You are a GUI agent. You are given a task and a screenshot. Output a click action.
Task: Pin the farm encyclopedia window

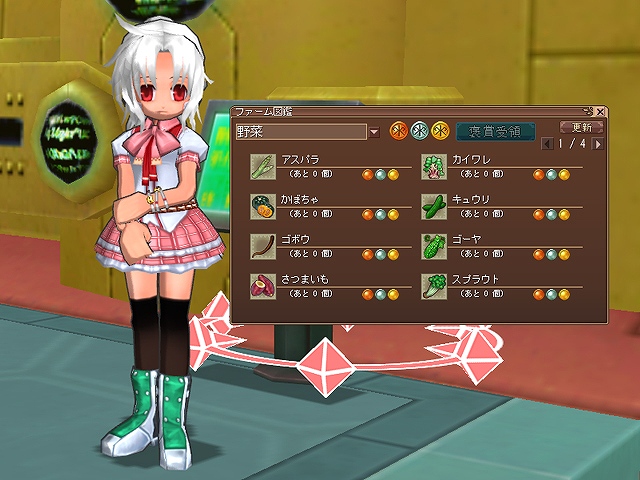(588, 112)
